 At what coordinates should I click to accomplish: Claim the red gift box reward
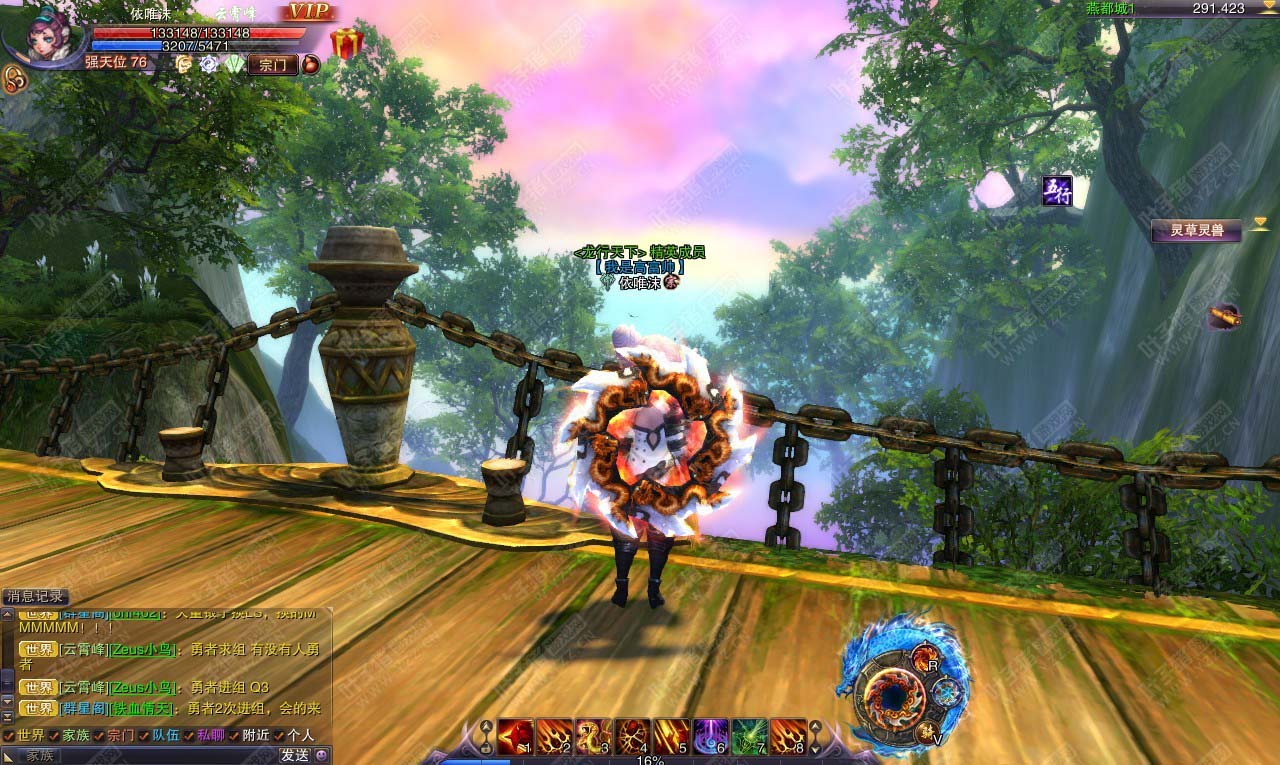pos(346,44)
